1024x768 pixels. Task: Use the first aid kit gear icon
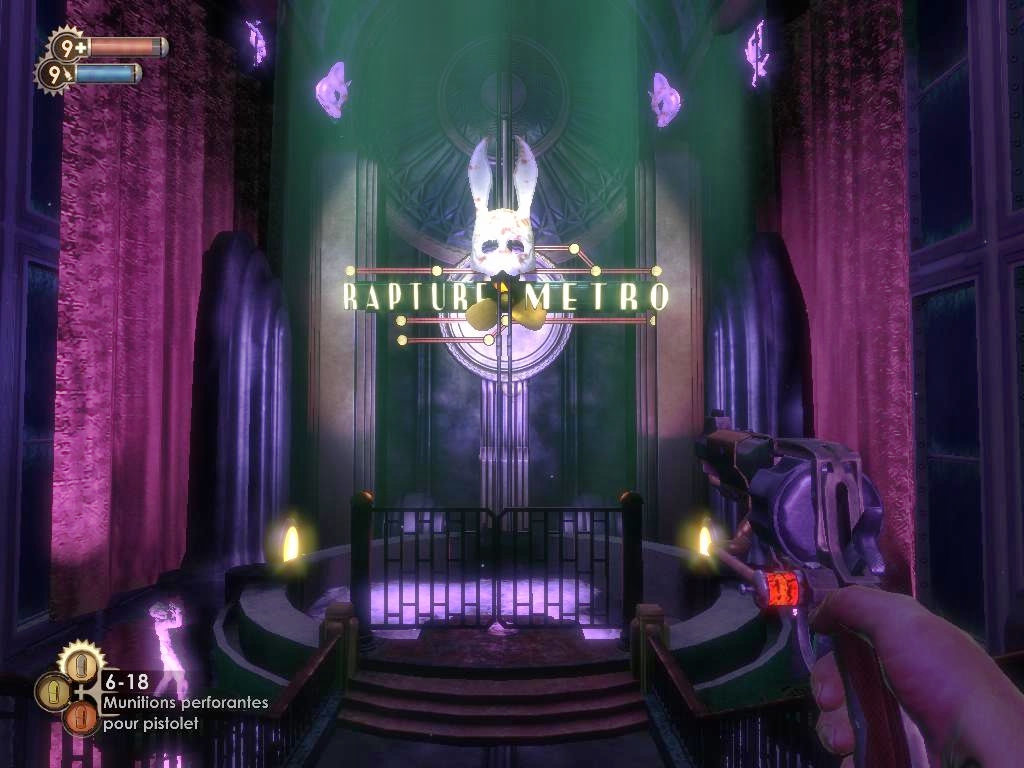click(x=69, y=46)
